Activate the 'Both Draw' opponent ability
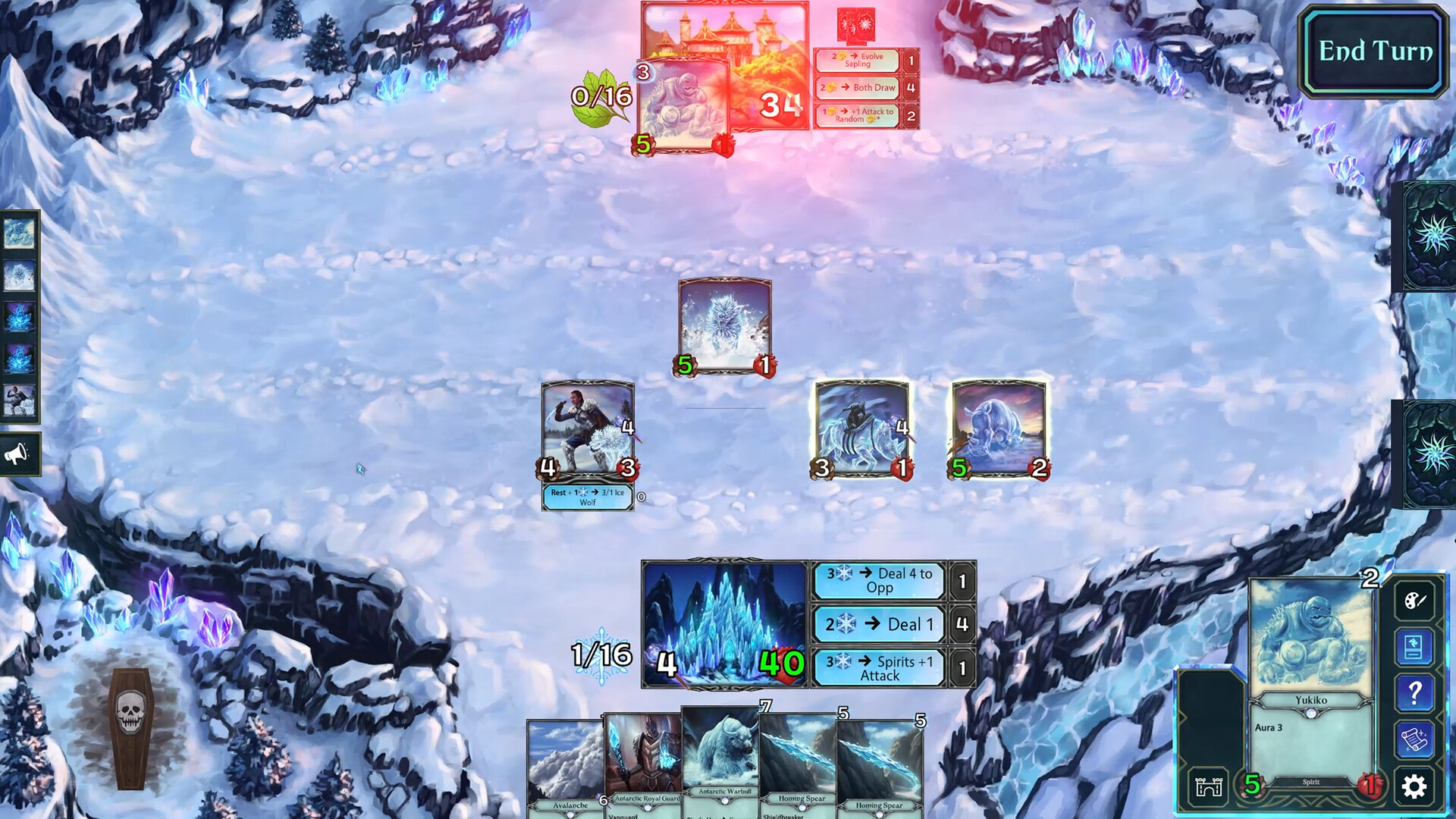 [x=858, y=88]
